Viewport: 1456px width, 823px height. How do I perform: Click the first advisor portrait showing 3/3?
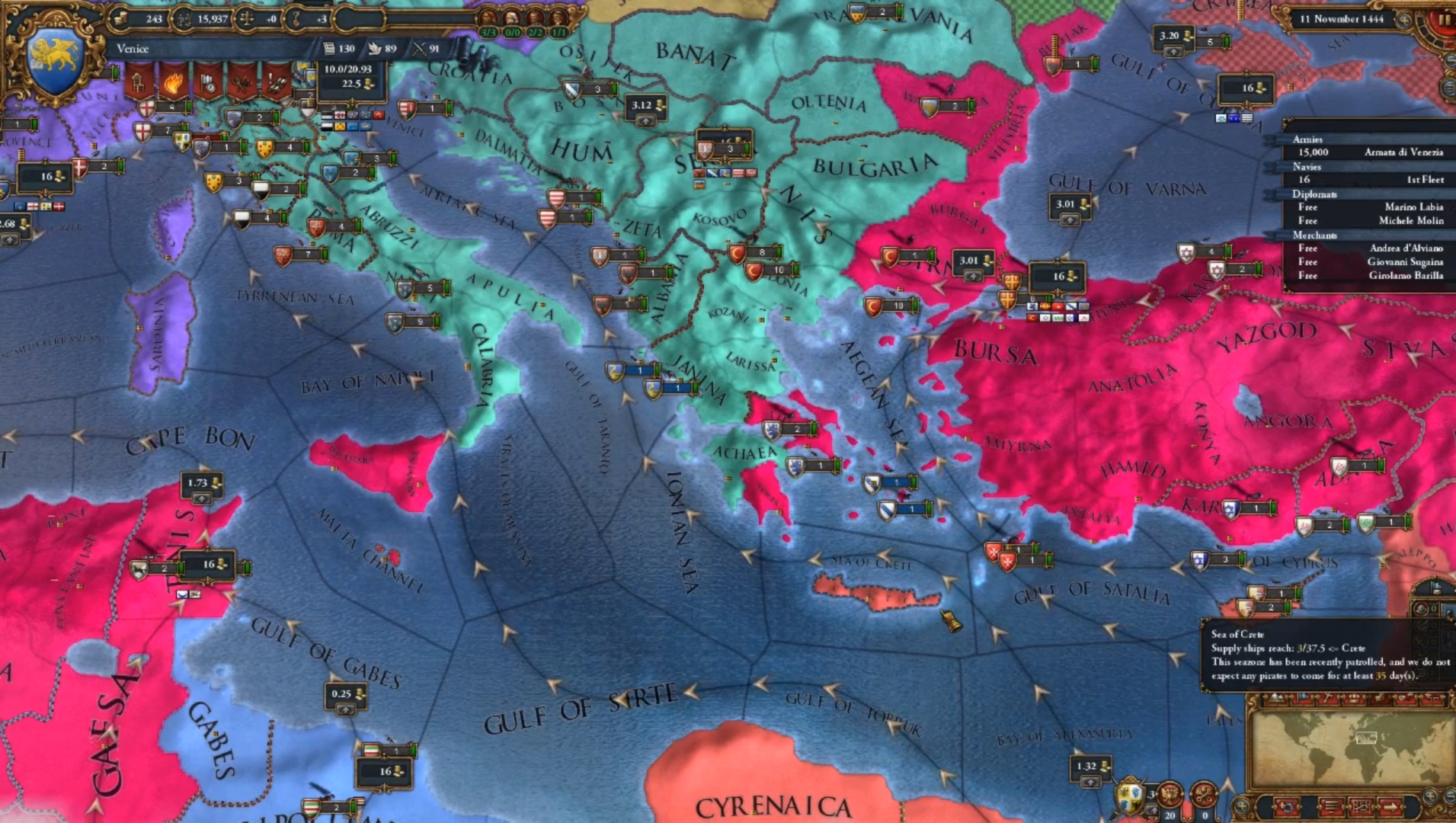(488, 21)
